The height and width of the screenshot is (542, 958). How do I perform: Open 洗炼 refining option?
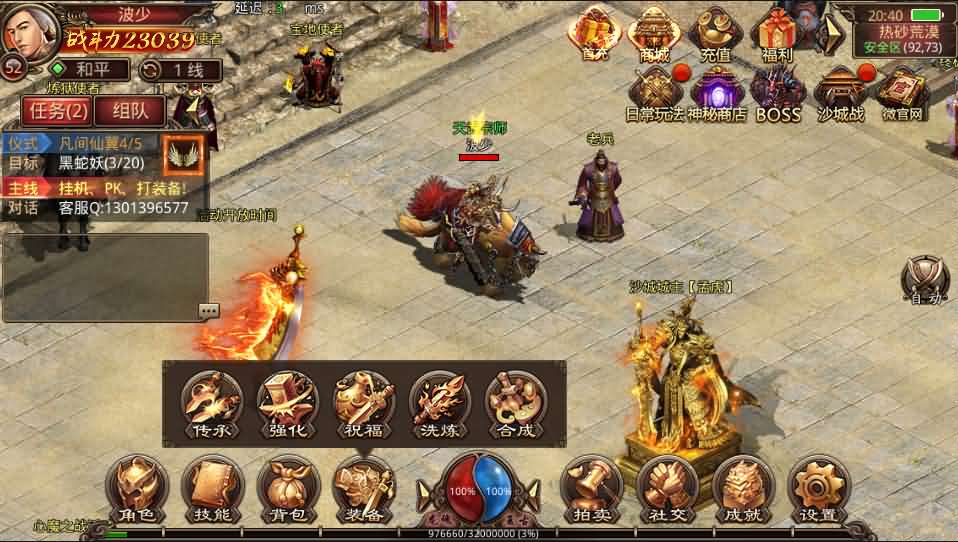[x=439, y=404]
